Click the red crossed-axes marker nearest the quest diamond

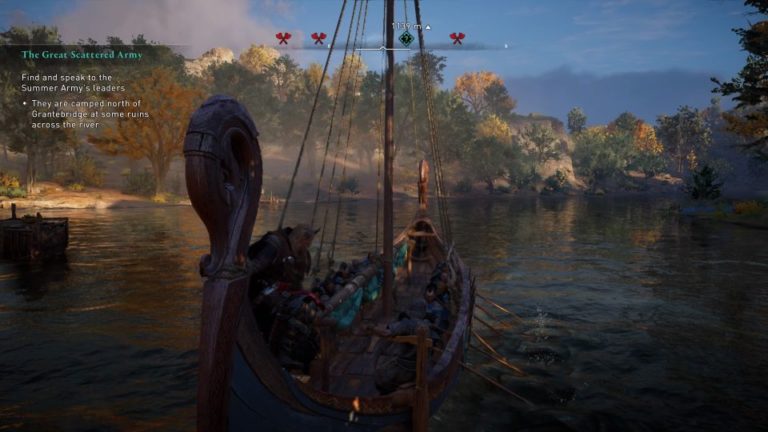click(x=457, y=39)
